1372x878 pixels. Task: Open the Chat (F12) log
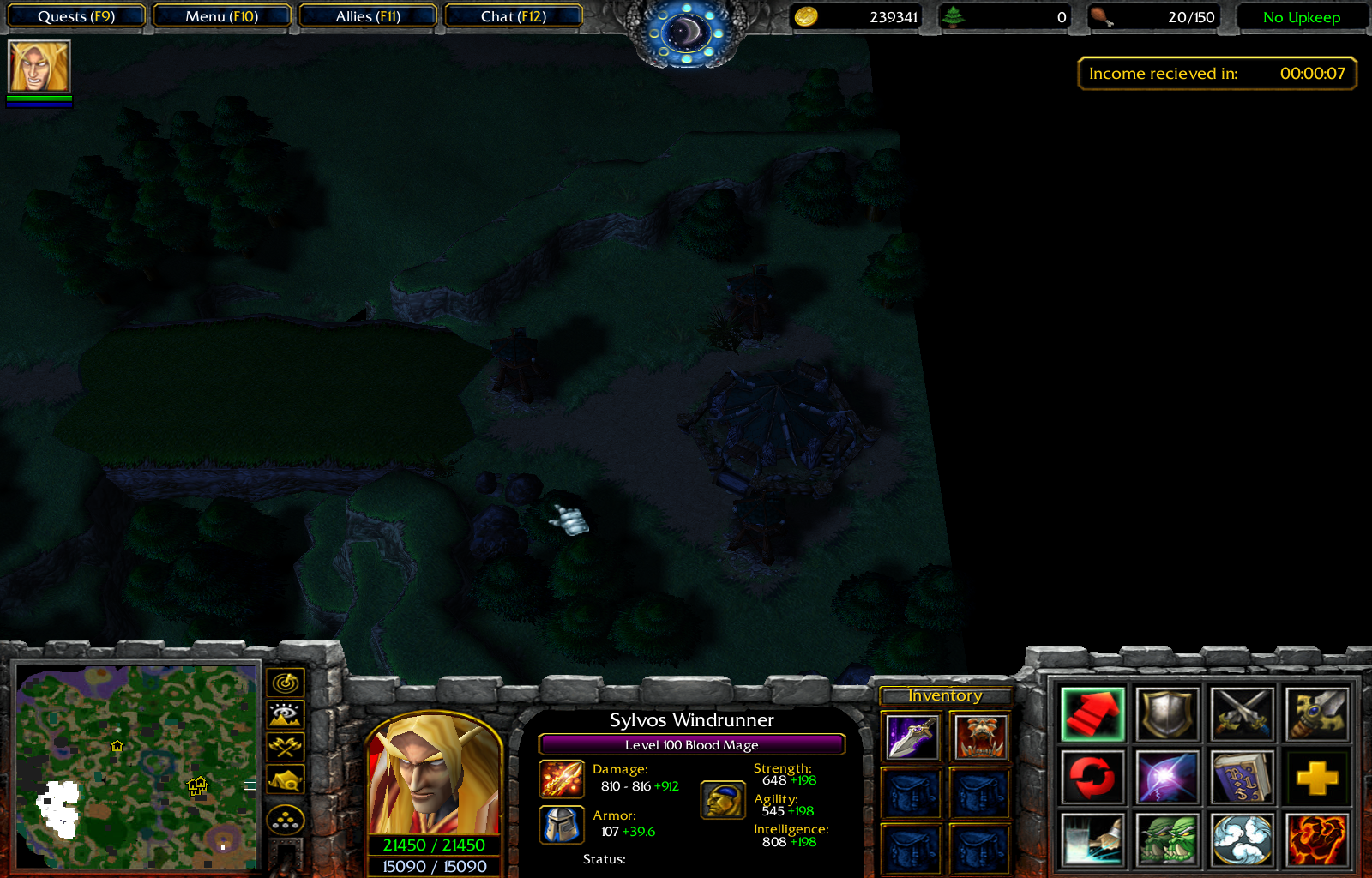pos(513,16)
